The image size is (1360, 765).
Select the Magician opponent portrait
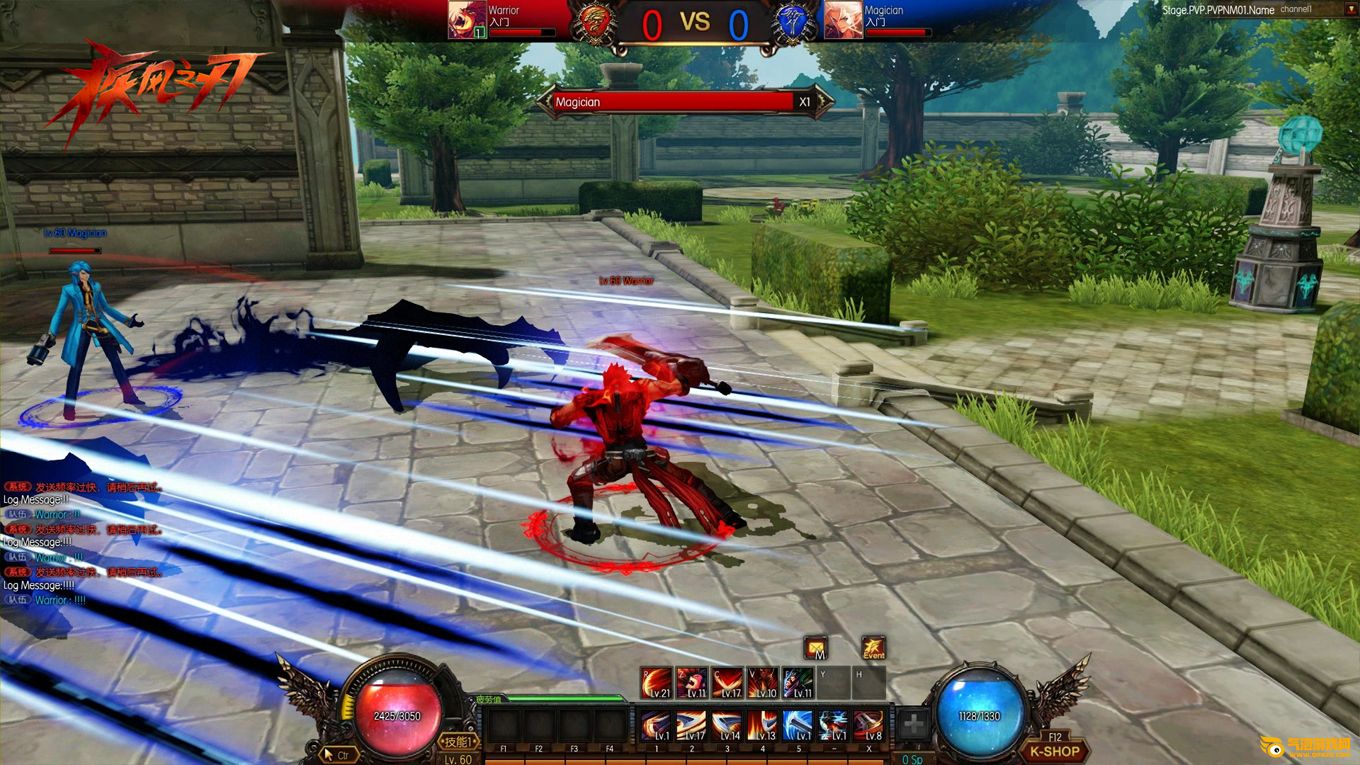click(x=843, y=20)
